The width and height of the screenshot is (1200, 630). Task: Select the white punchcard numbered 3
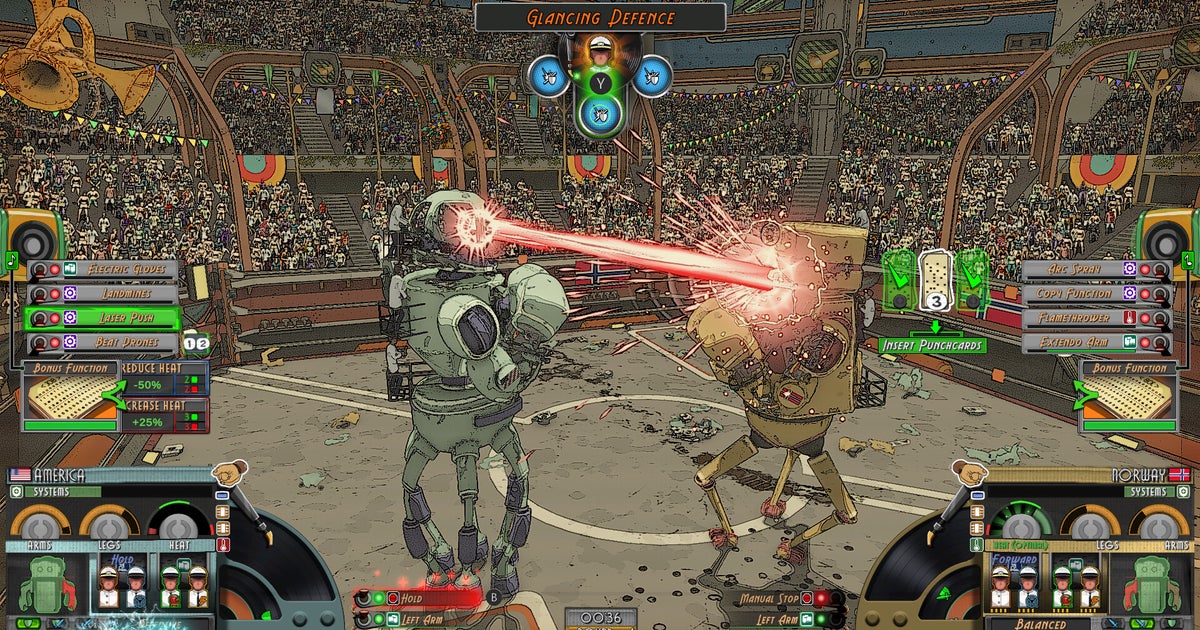click(934, 281)
